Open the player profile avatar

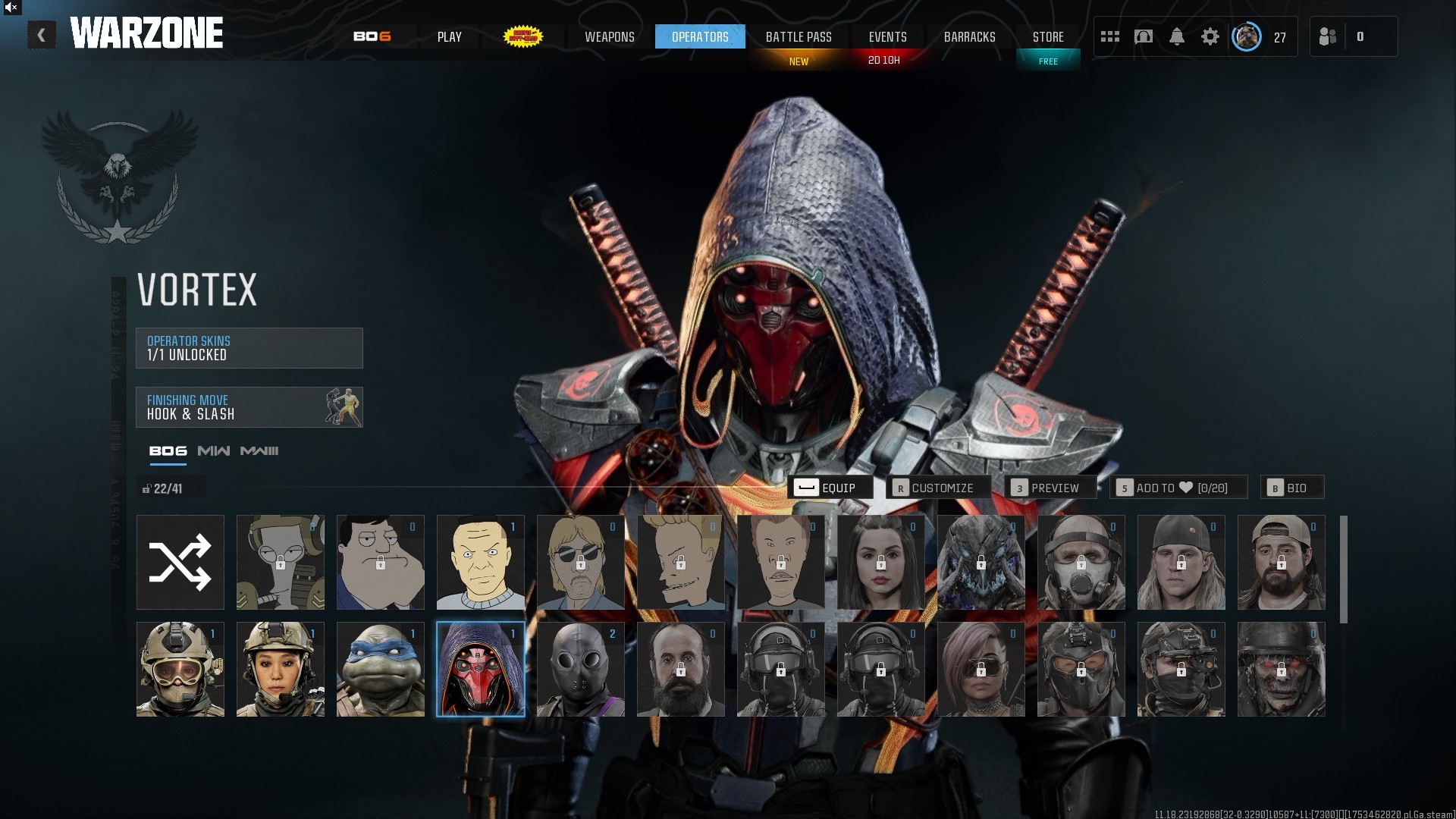1246,36
